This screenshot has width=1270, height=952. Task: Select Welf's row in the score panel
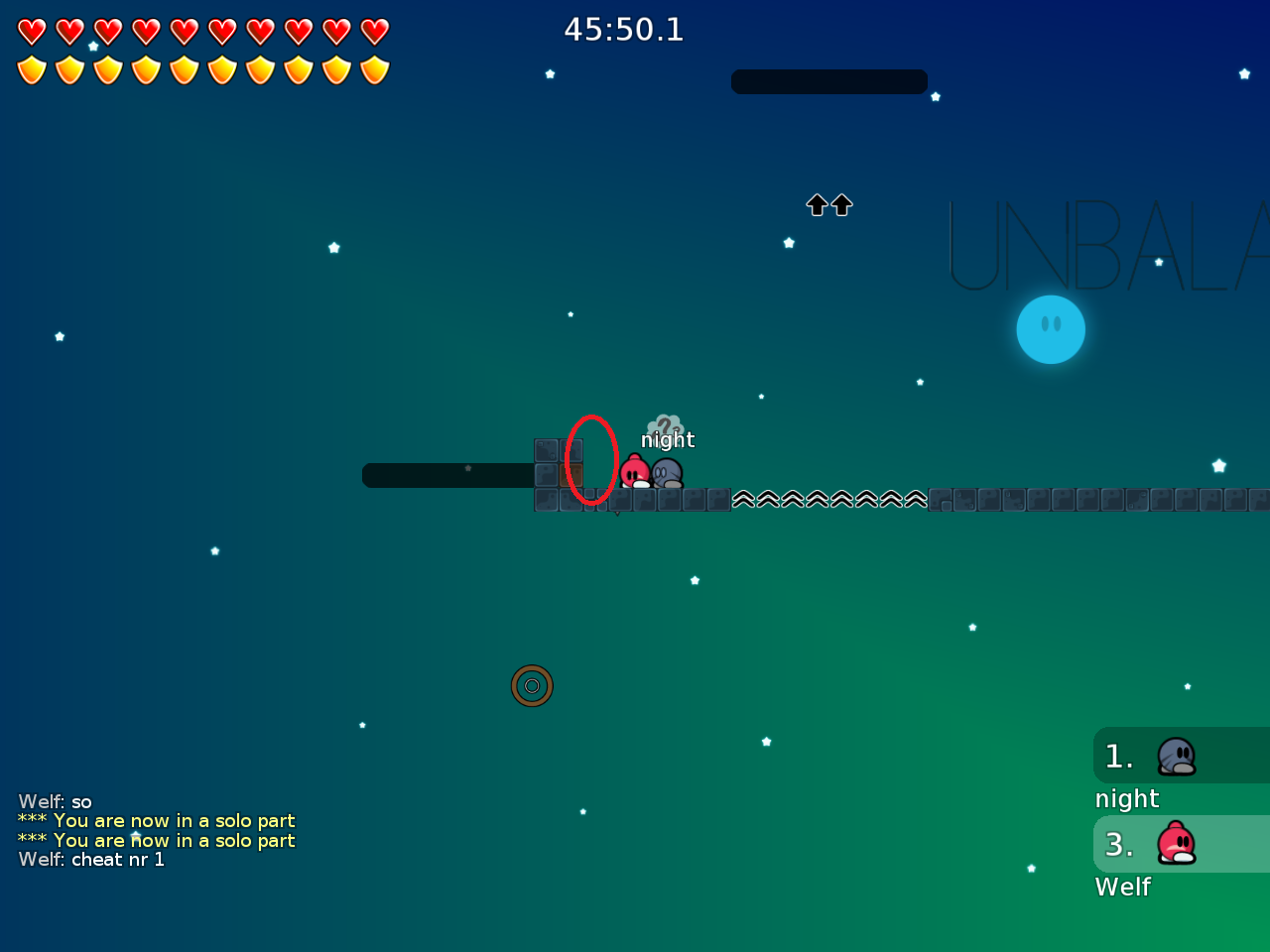tap(1181, 845)
